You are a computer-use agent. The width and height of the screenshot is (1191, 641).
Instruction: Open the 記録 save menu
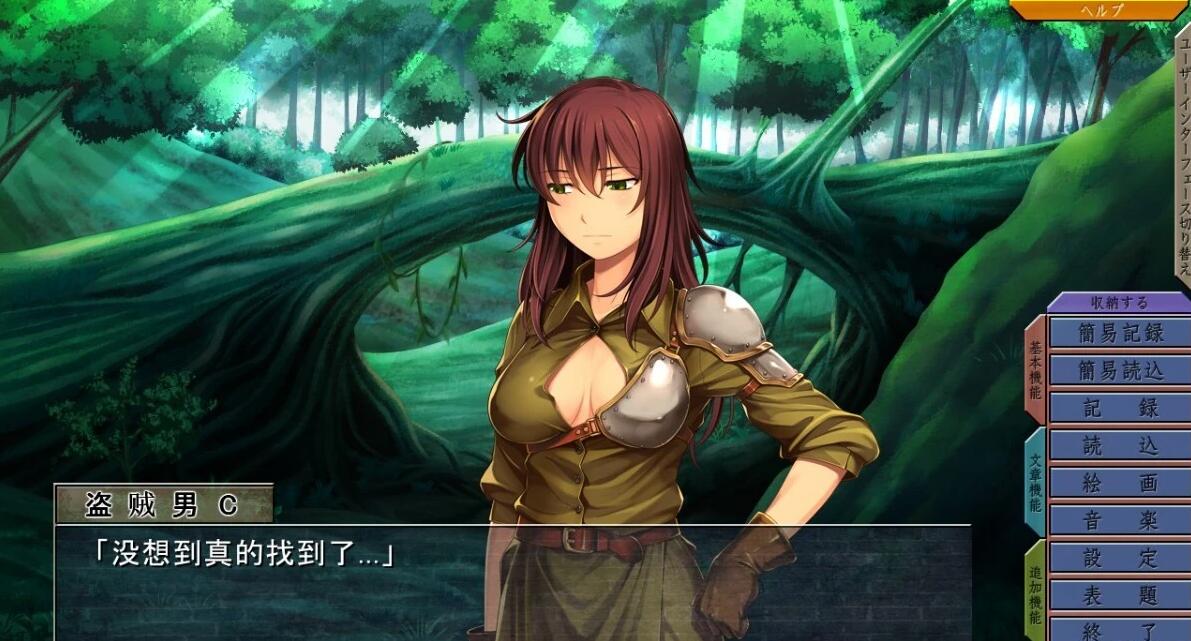point(1120,408)
